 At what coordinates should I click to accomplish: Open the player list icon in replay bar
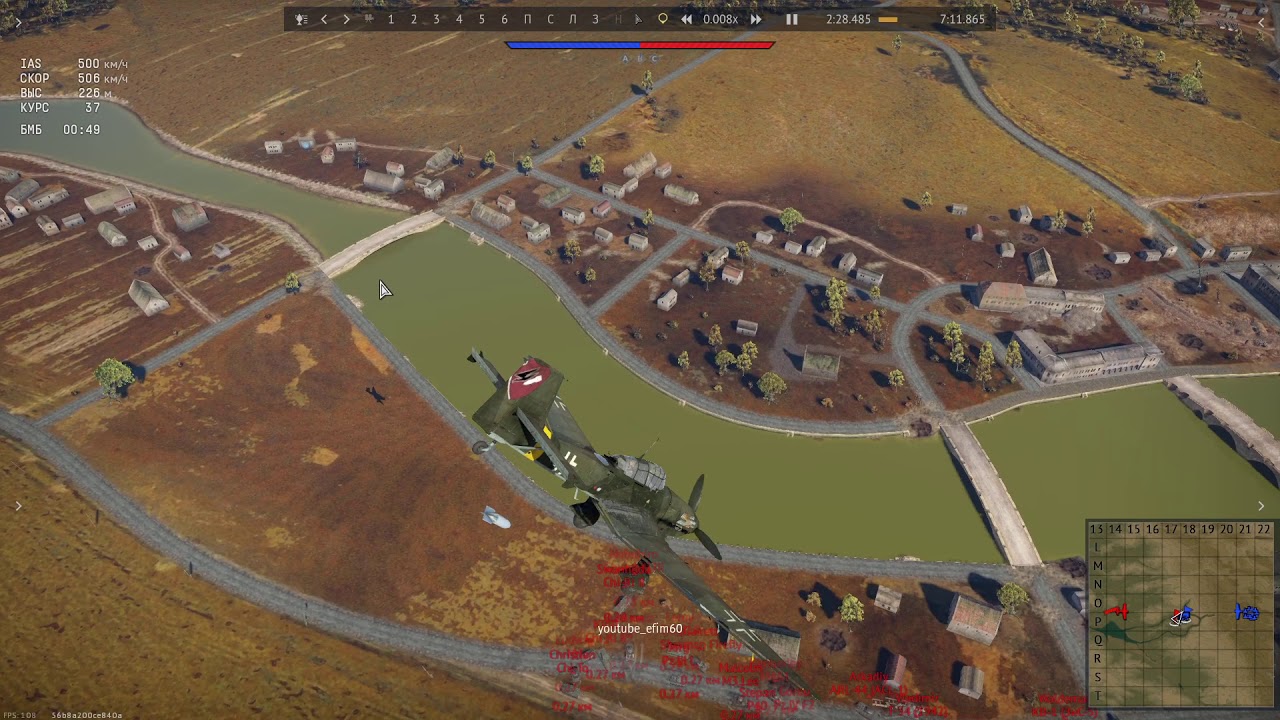point(301,19)
